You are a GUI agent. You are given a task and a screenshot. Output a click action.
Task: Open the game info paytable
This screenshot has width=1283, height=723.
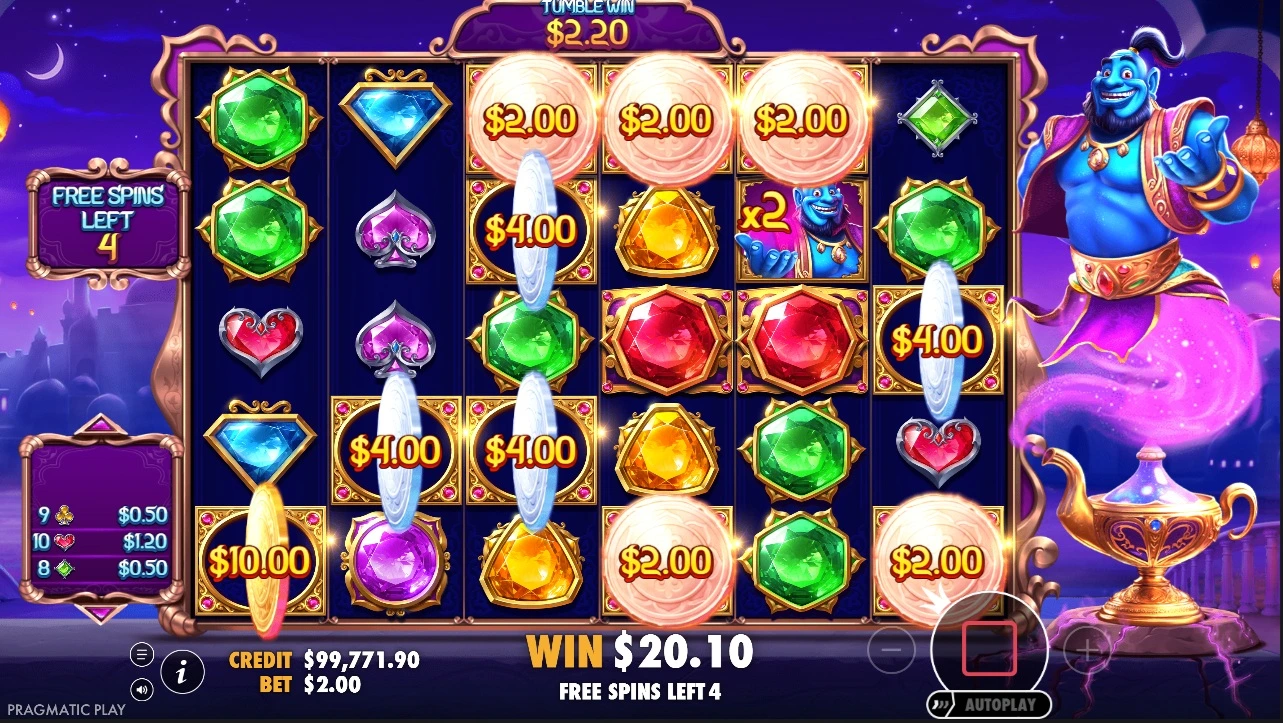pos(182,672)
